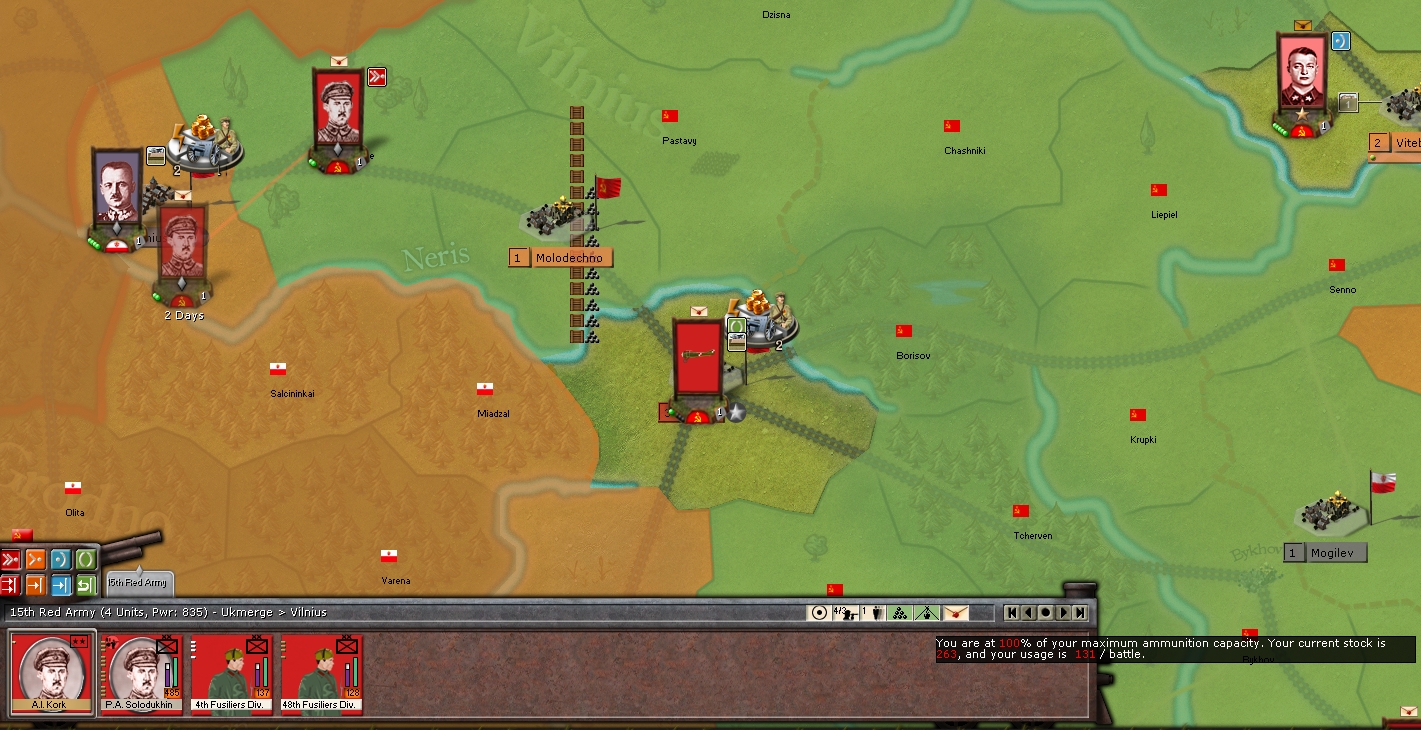Set the blue defensive posture button

tap(61, 560)
